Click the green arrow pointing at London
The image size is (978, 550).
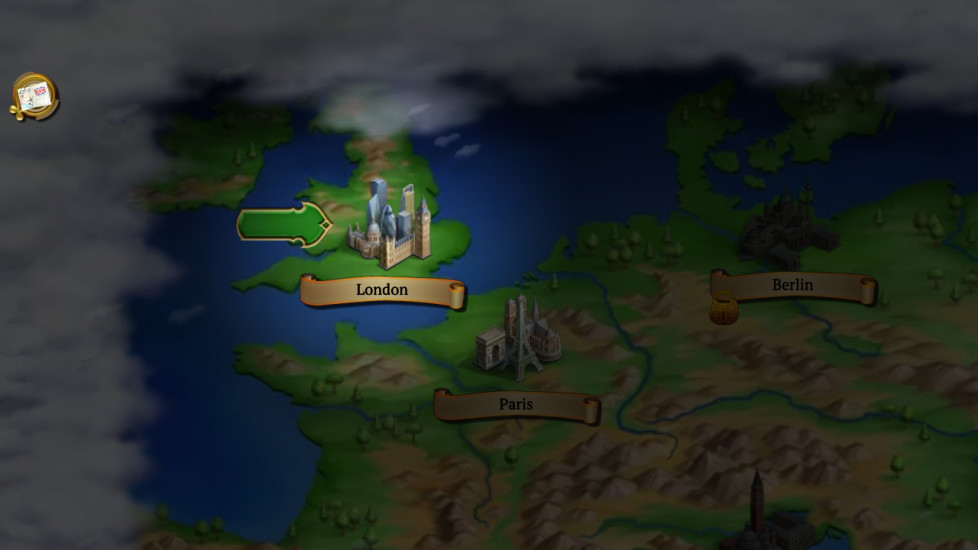tap(284, 223)
